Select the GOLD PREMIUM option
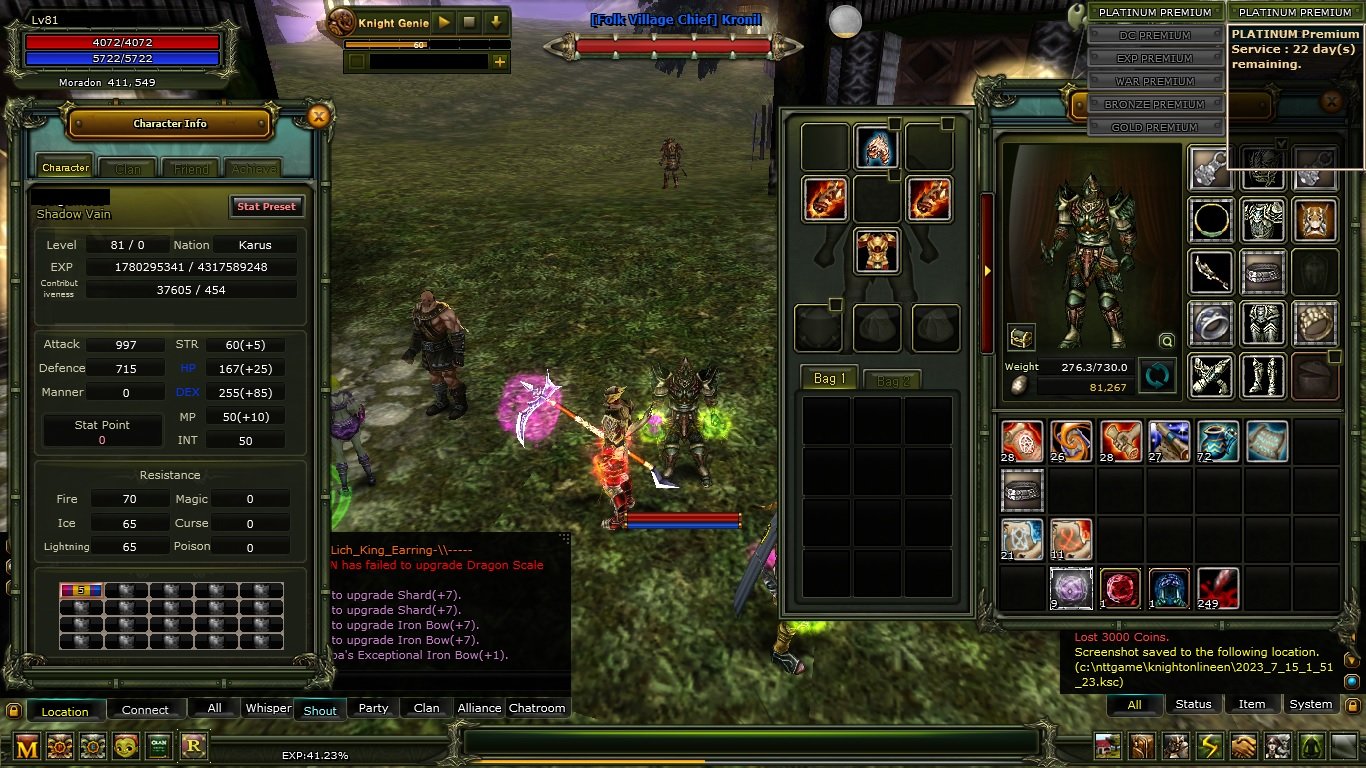The image size is (1366, 768). click(1155, 128)
